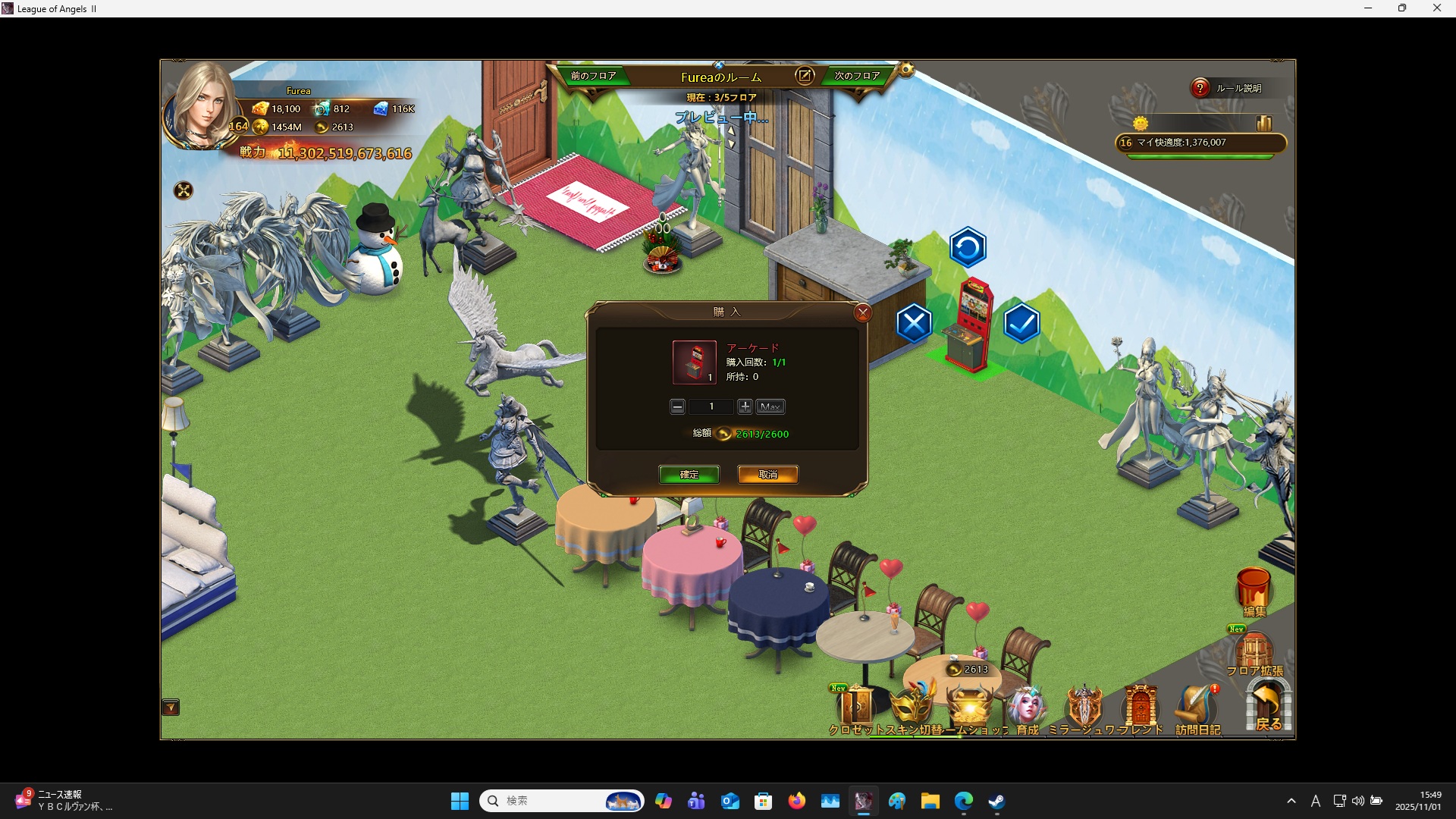Increase purchase quantity with the plus button
The width and height of the screenshot is (1456, 819).
(x=745, y=407)
